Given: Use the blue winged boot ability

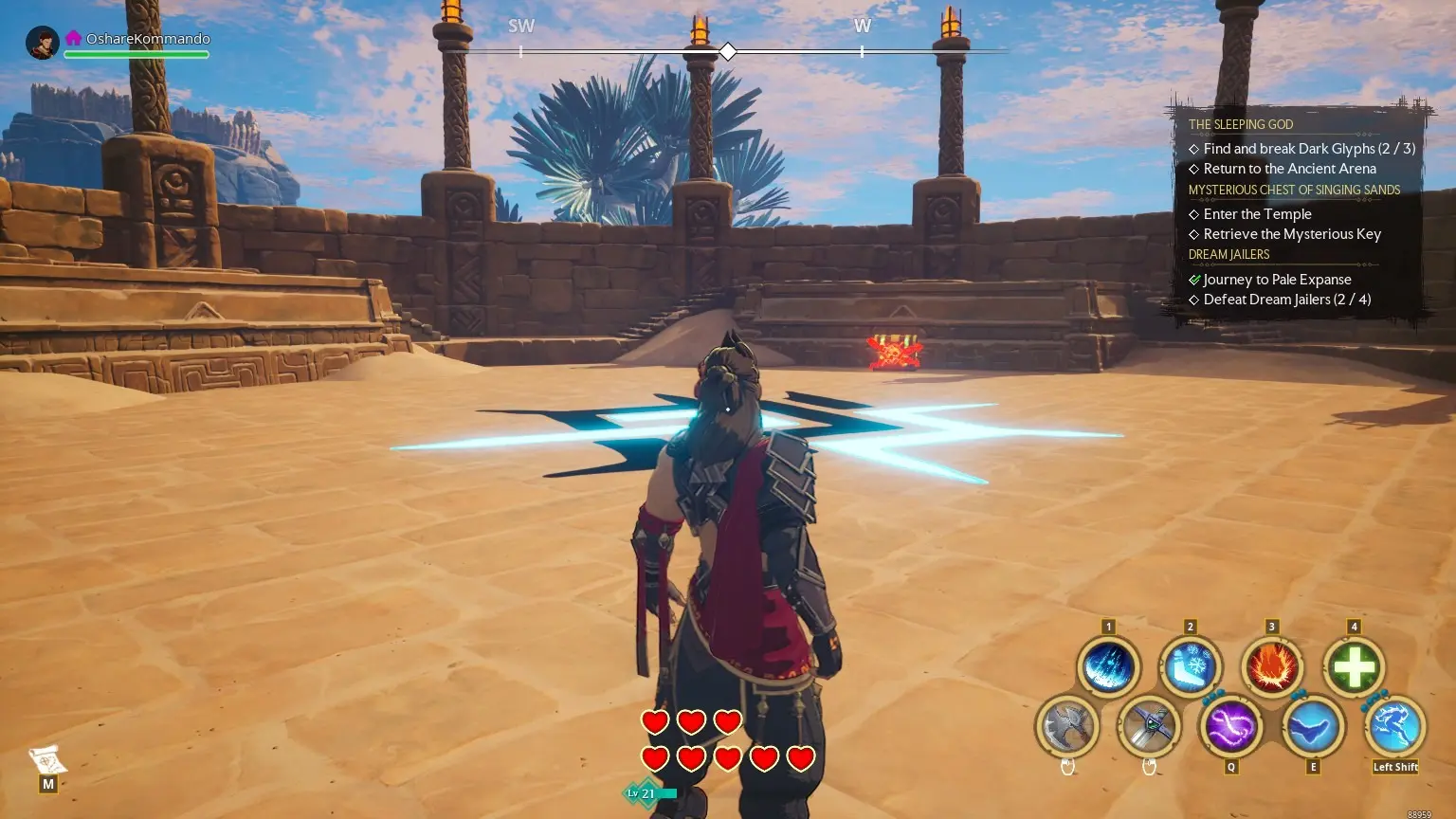Looking at the screenshot, I should (1313, 727).
